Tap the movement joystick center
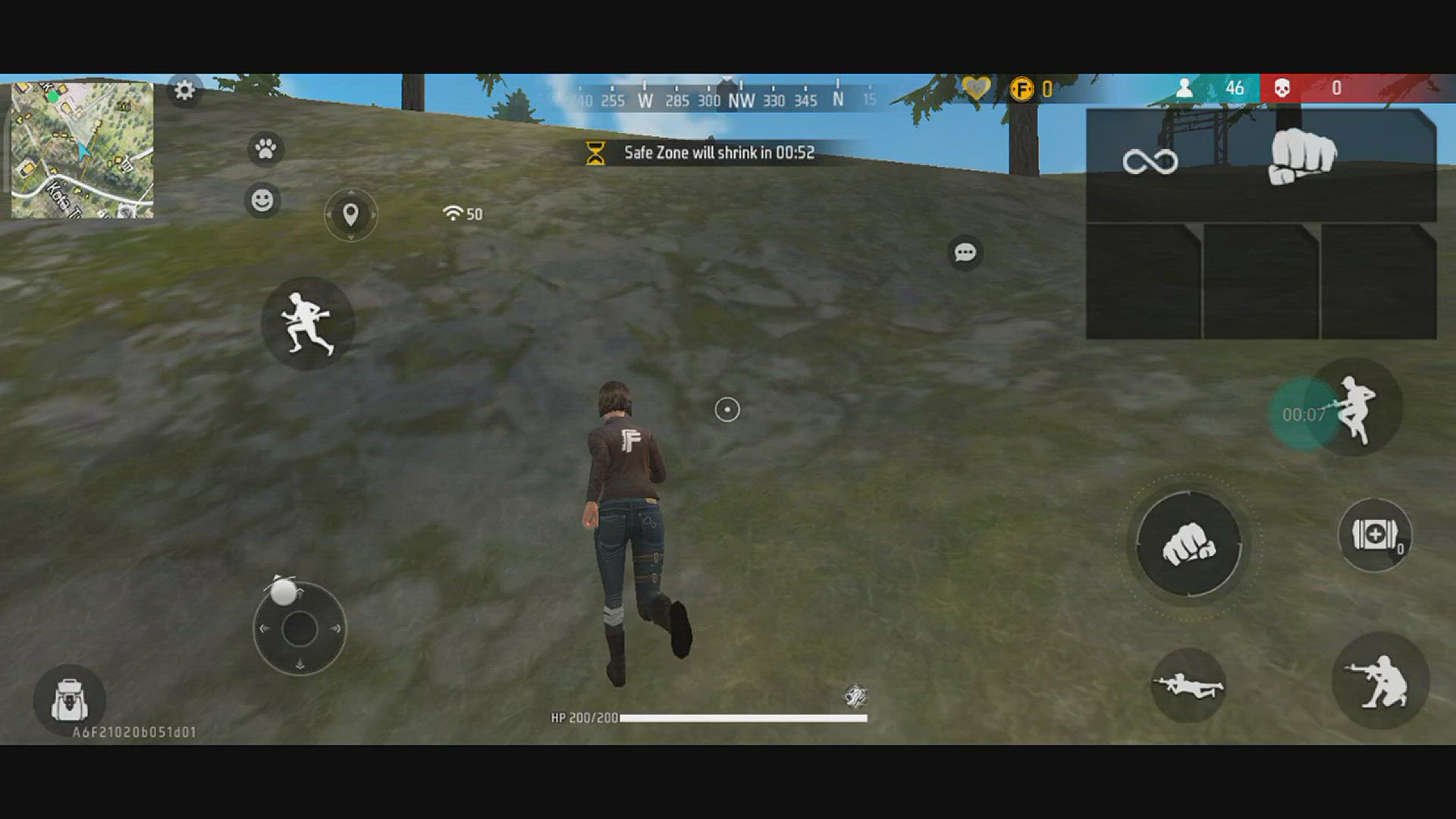 pos(300,629)
